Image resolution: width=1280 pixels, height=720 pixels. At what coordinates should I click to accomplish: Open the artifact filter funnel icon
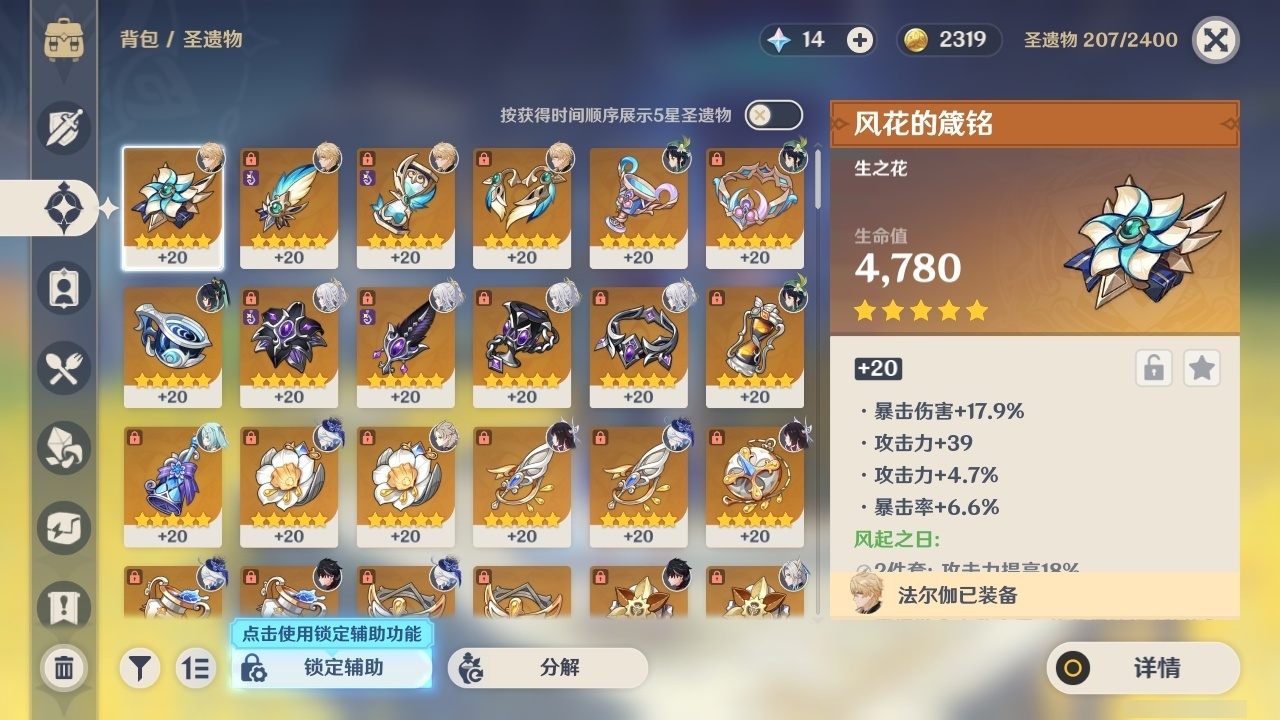point(140,668)
